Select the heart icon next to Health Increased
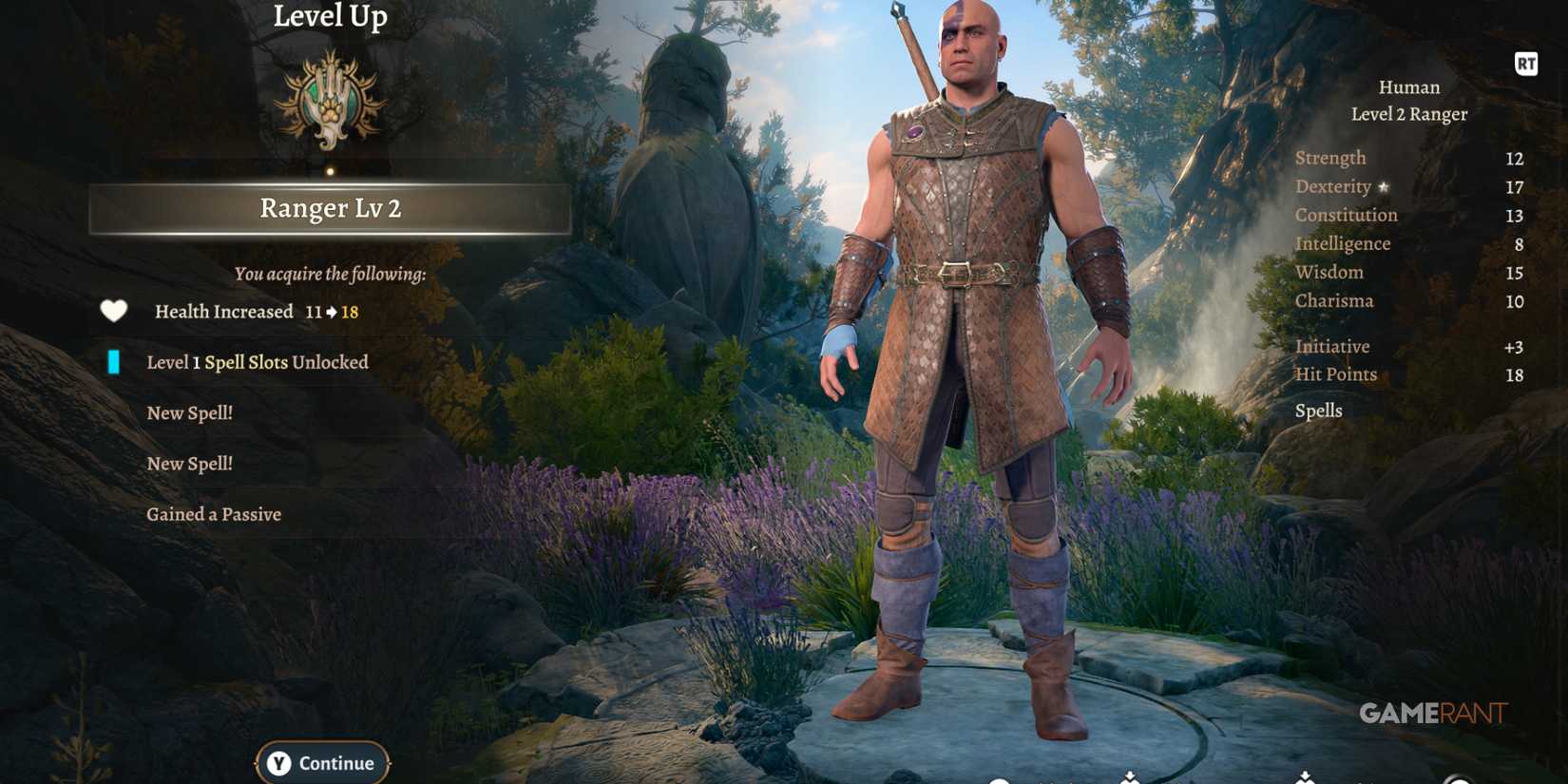 113,311
